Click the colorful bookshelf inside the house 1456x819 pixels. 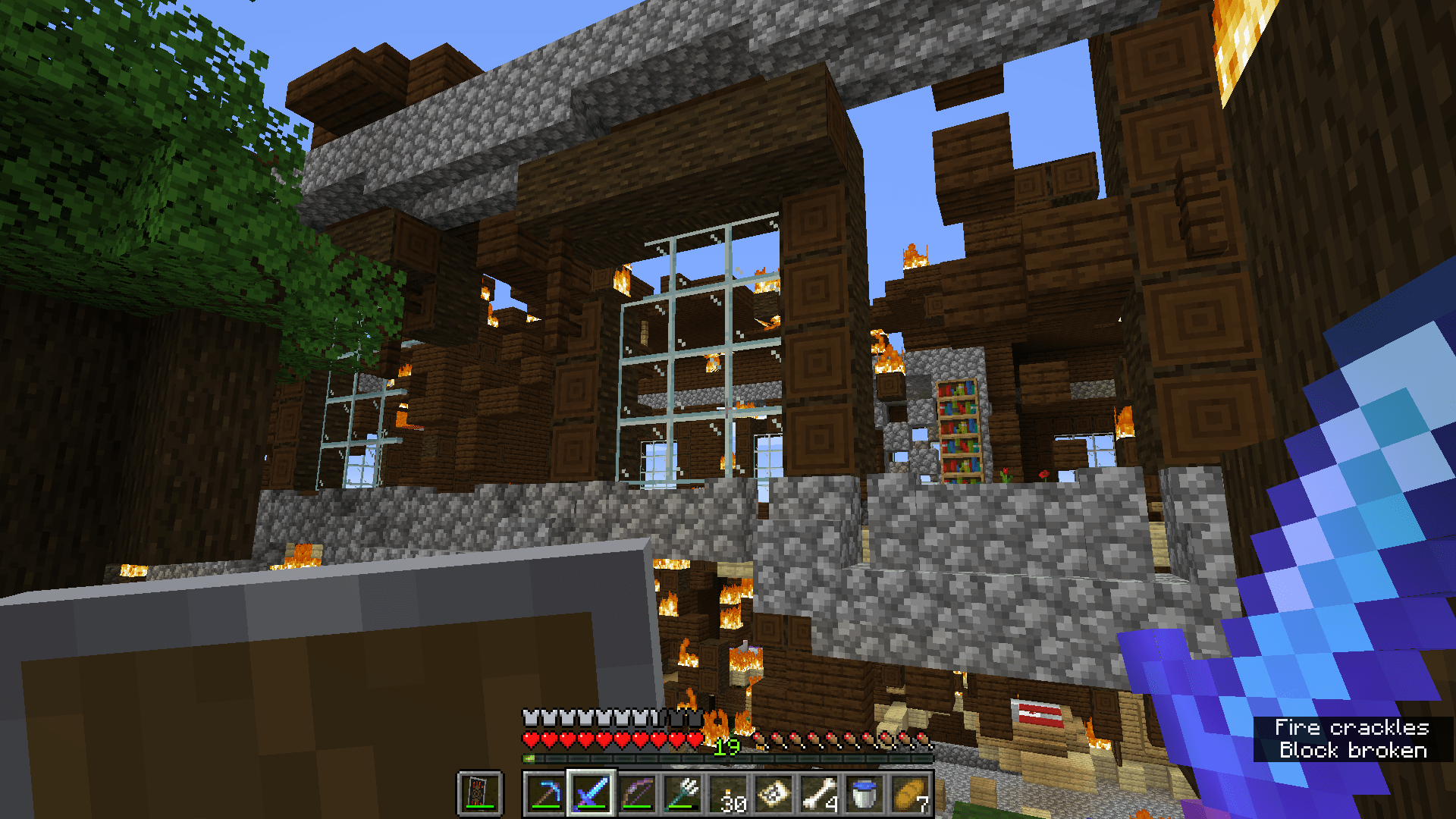tap(958, 428)
